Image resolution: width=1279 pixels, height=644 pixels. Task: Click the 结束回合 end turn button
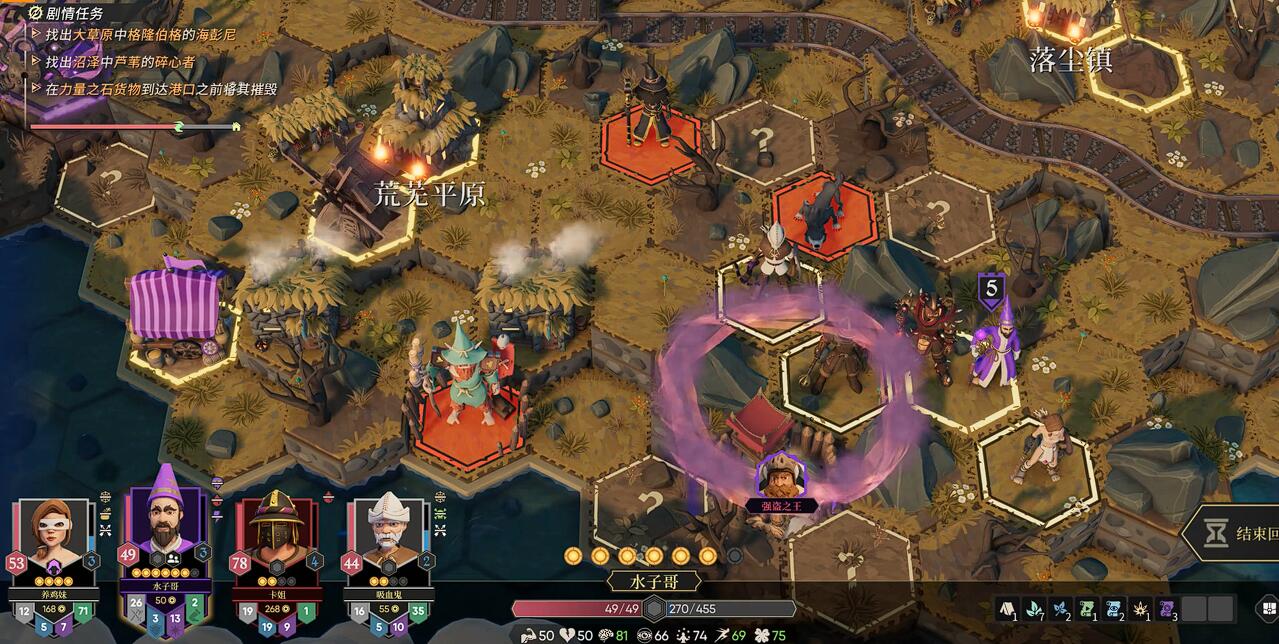[x=1234, y=534]
